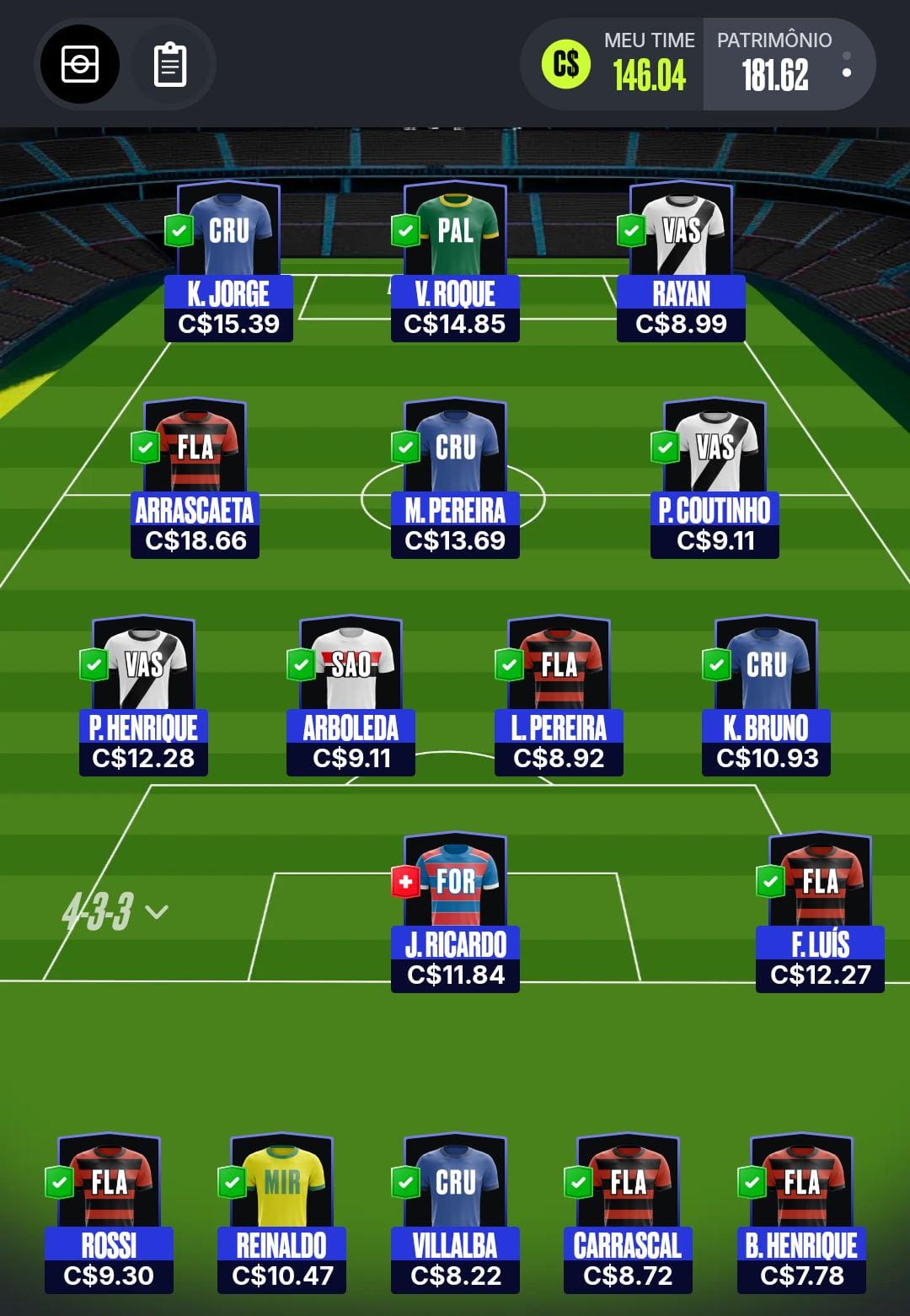
Task: Select goalkeeper J. Ricardo's card
Action: pos(455,912)
